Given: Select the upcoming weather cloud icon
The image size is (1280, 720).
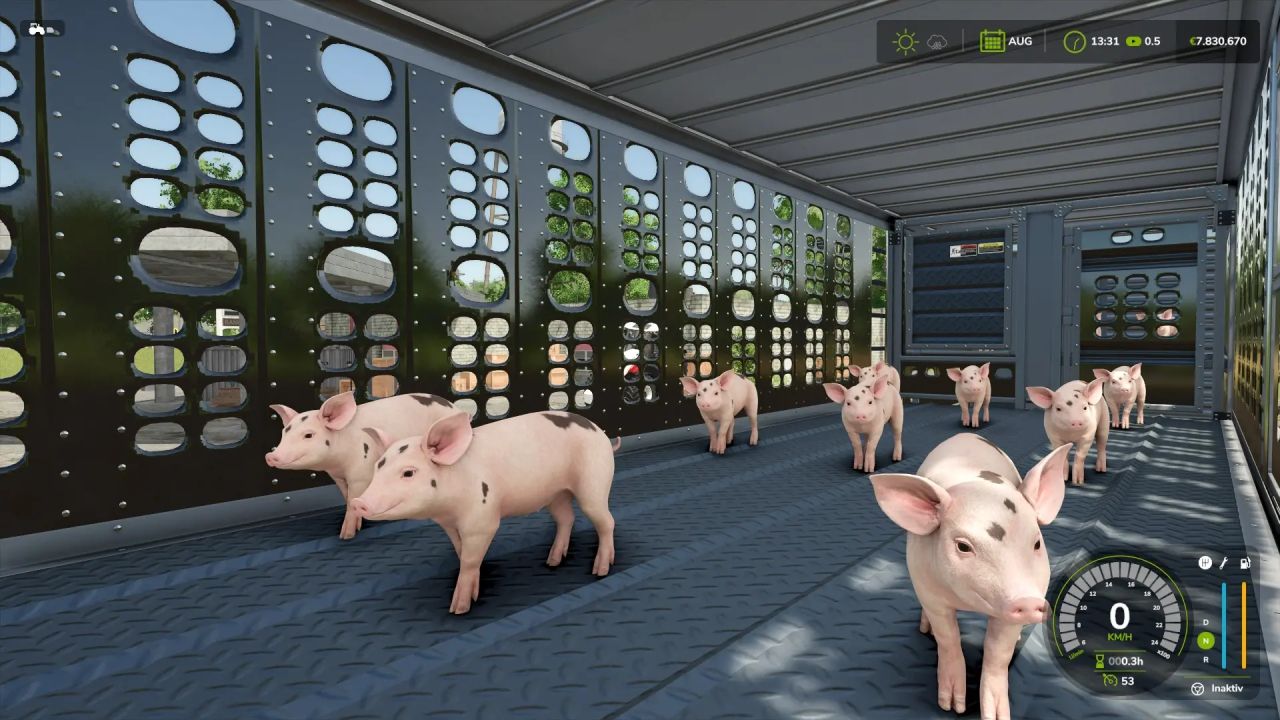Looking at the screenshot, I should tap(937, 42).
